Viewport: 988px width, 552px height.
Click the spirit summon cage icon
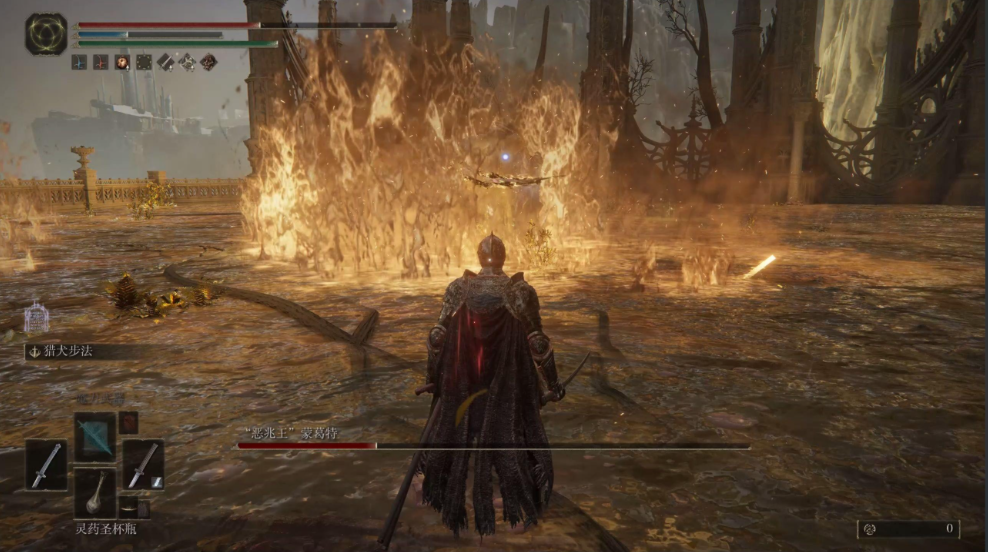coord(37,317)
